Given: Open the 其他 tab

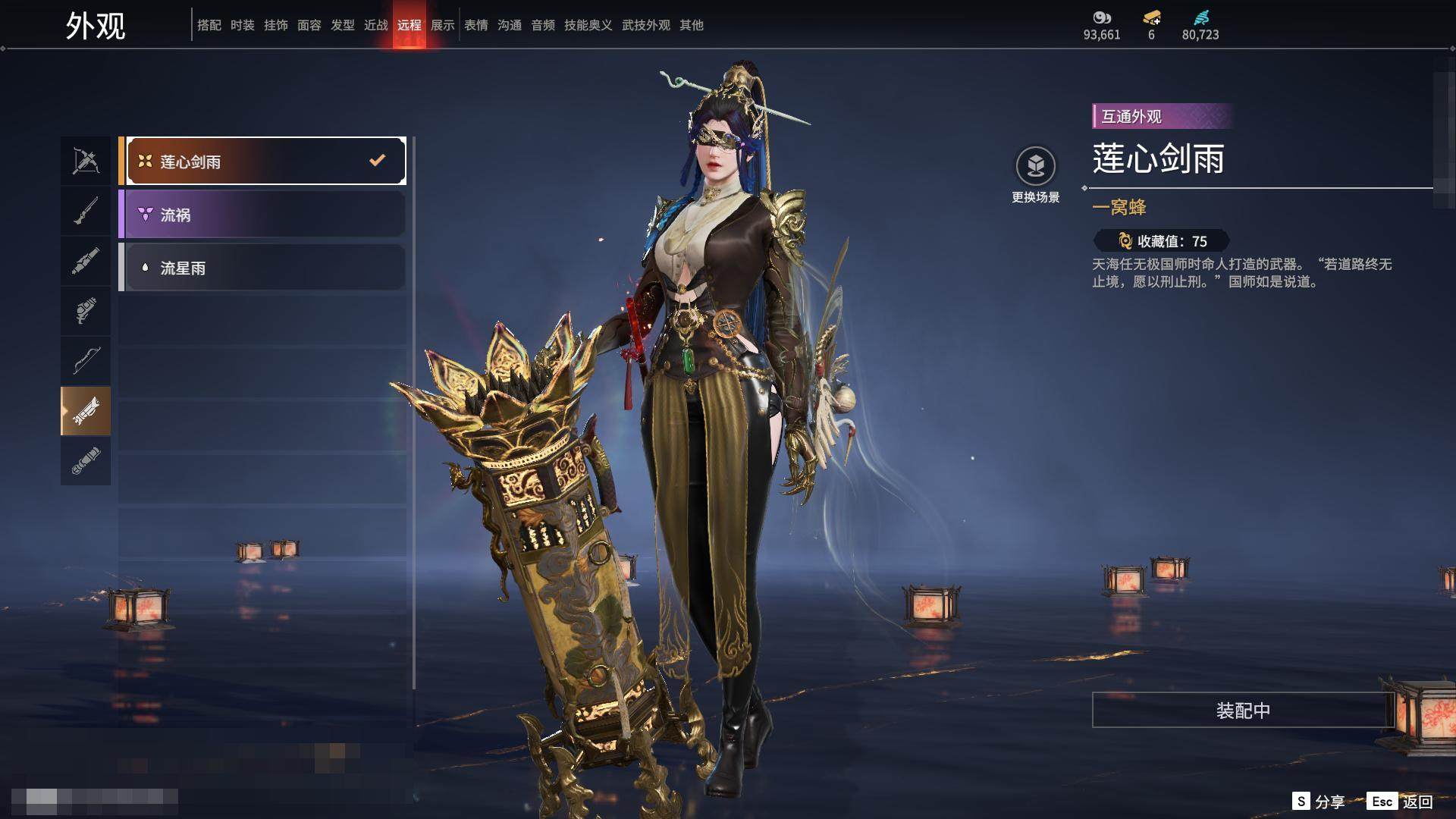Looking at the screenshot, I should (692, 25).
